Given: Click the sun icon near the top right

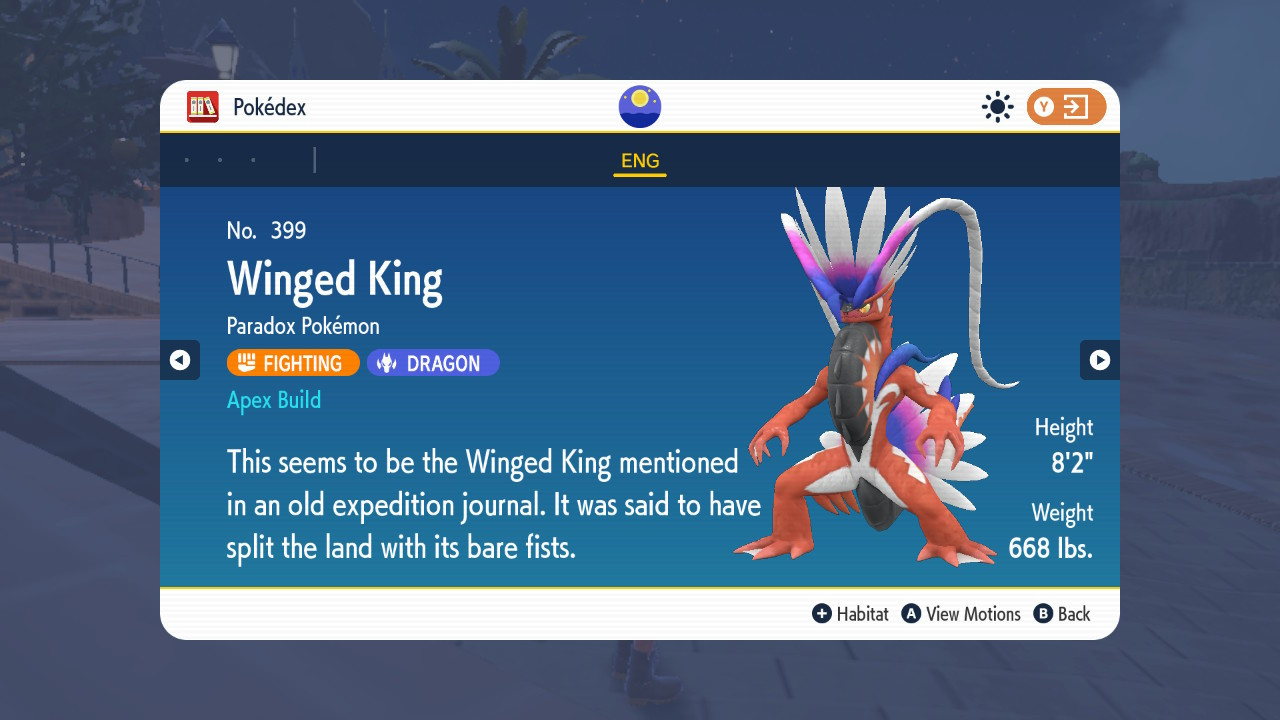Looking at the screenshot, I should 997,107.
